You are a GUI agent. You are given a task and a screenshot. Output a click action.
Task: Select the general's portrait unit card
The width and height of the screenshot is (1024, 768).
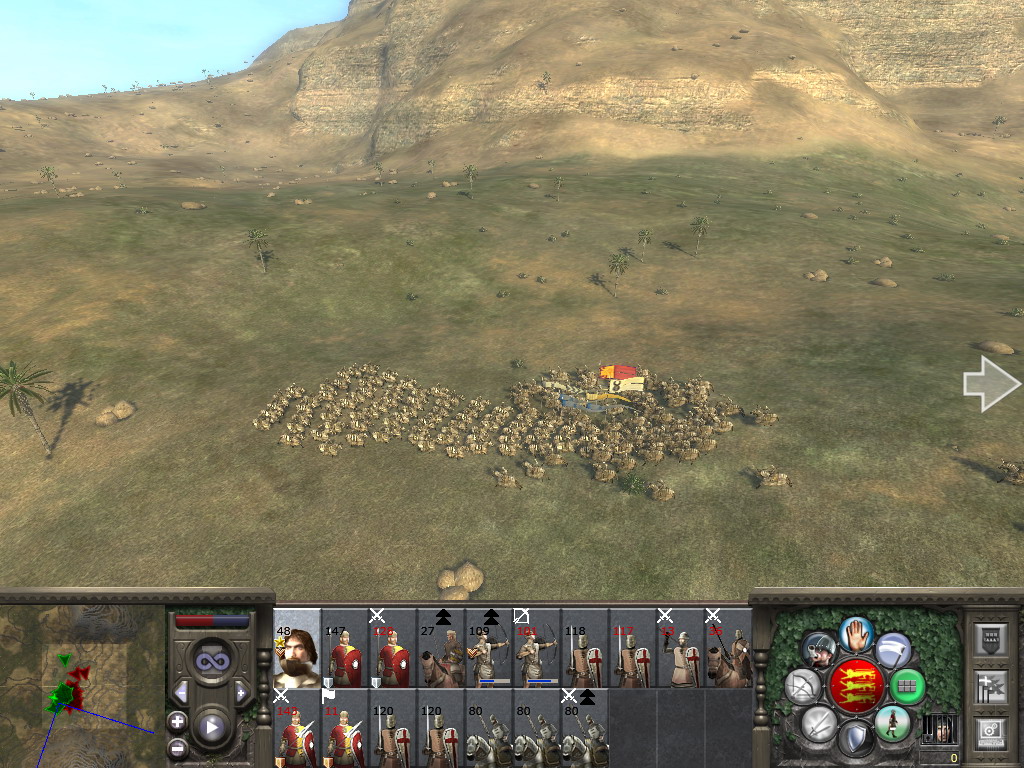coord(297,648)
